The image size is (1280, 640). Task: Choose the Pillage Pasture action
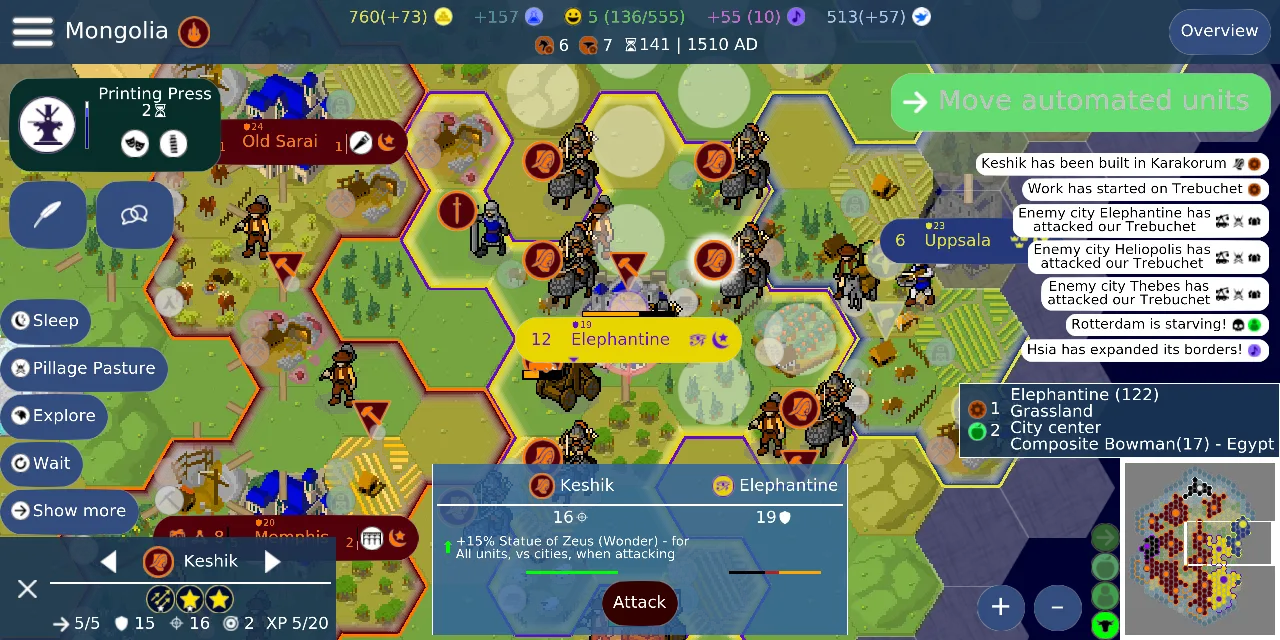(x=84, y=368)
